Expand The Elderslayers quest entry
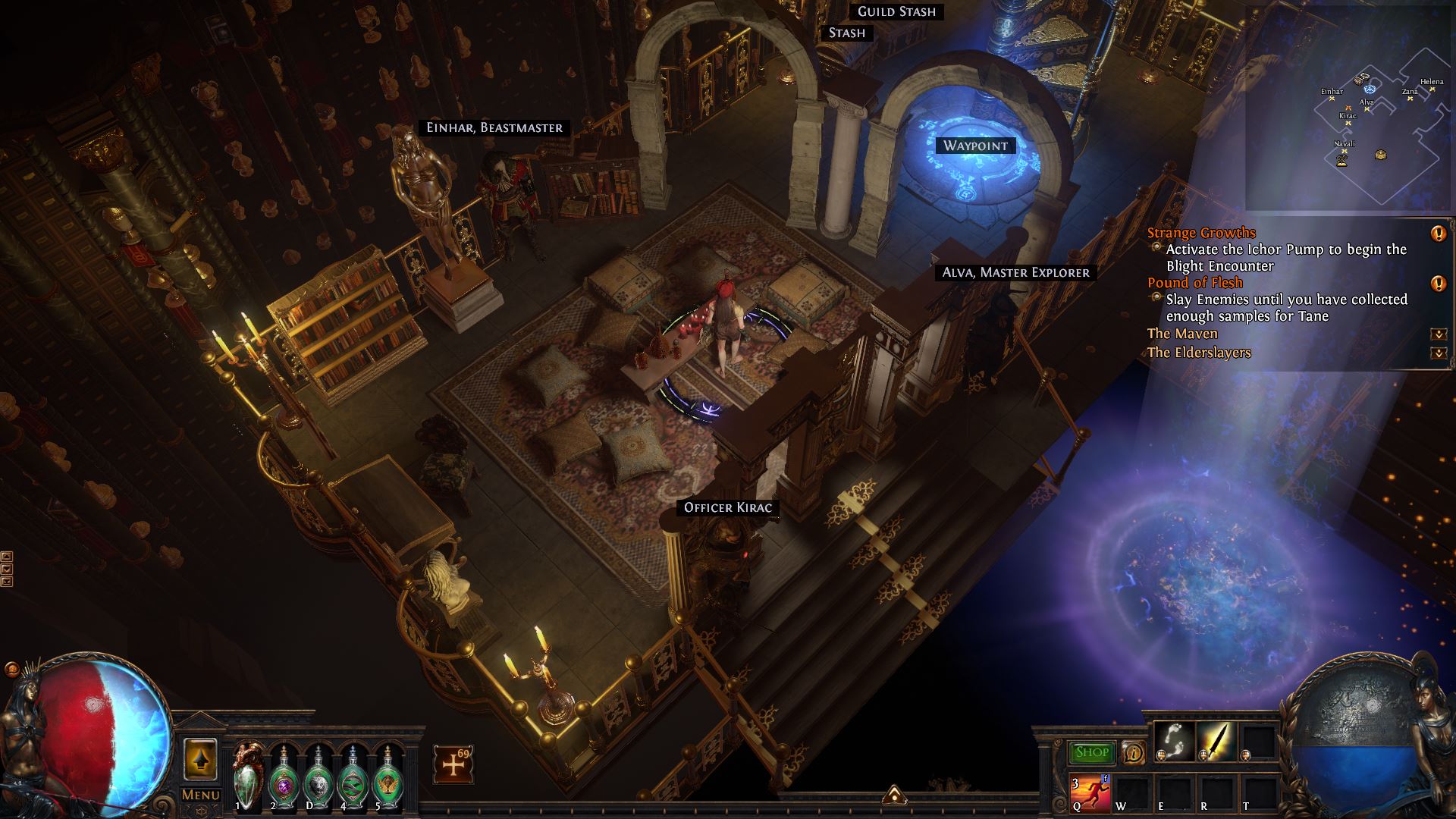1456x819 pixels. pyautogui.click(x=1438, y=353)
